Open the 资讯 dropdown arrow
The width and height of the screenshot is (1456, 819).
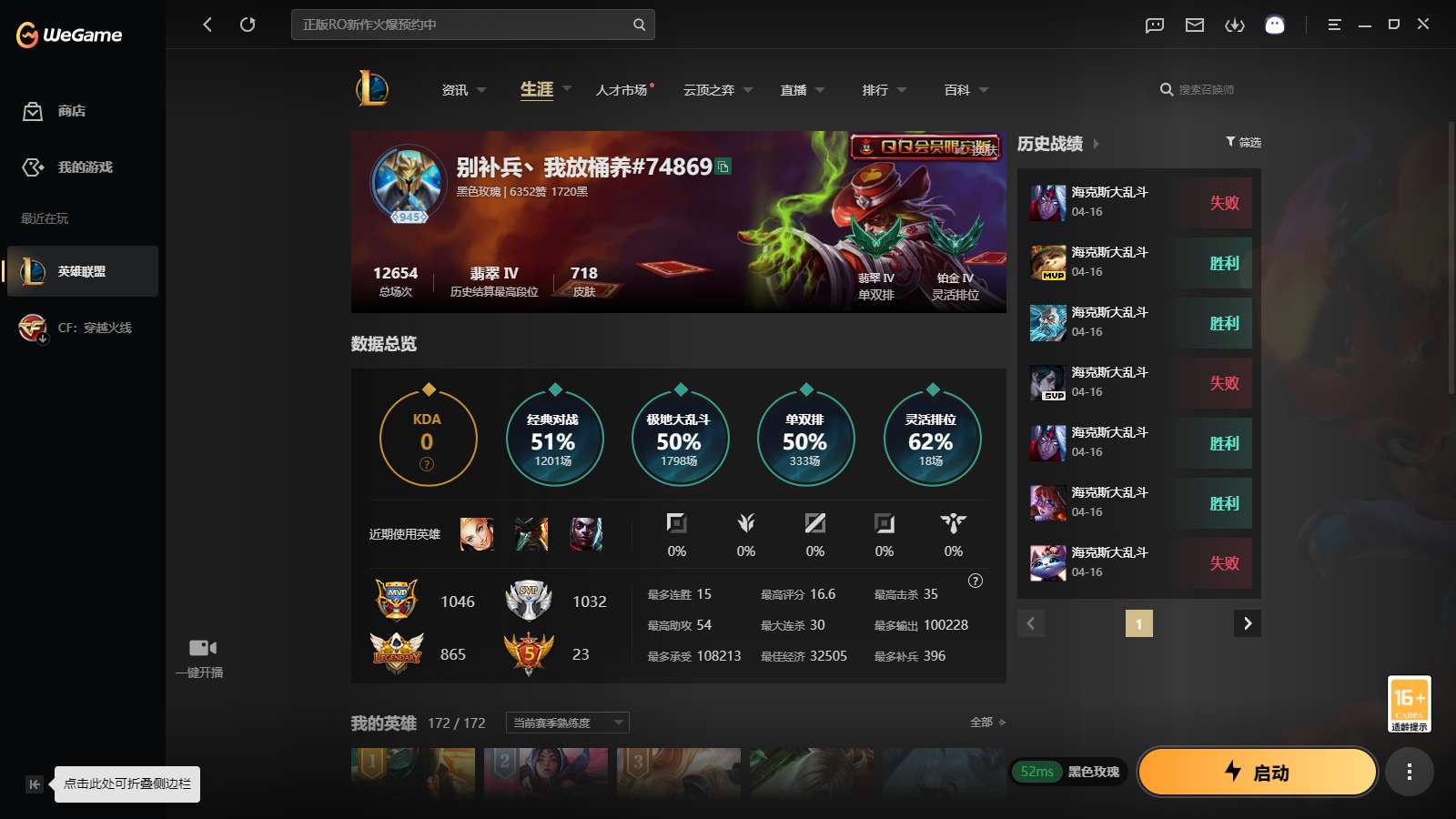483,90
